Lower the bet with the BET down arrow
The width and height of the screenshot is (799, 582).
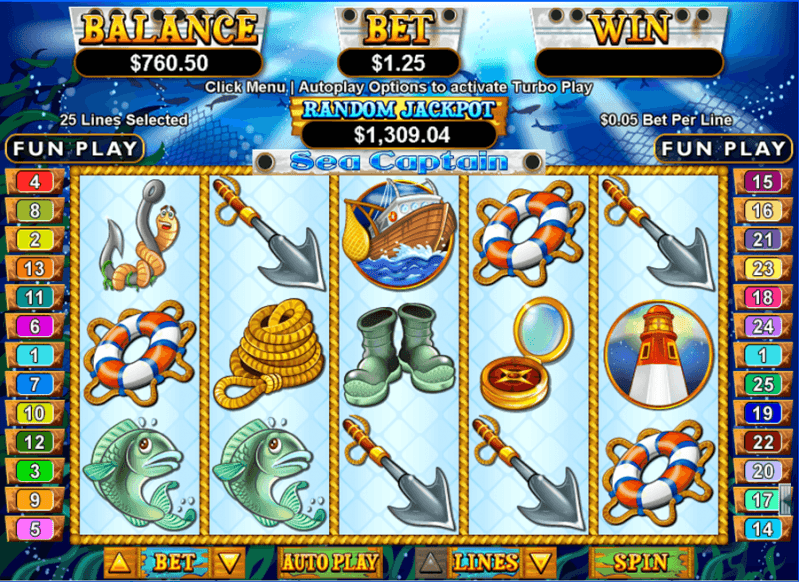tap(231, 562)
